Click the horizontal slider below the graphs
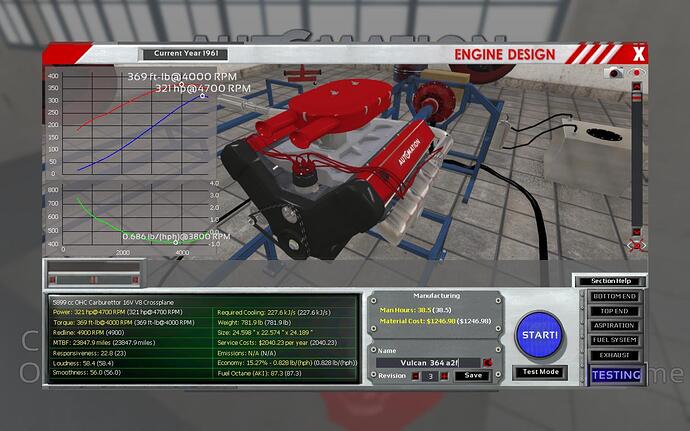 [x=94, y=278]
